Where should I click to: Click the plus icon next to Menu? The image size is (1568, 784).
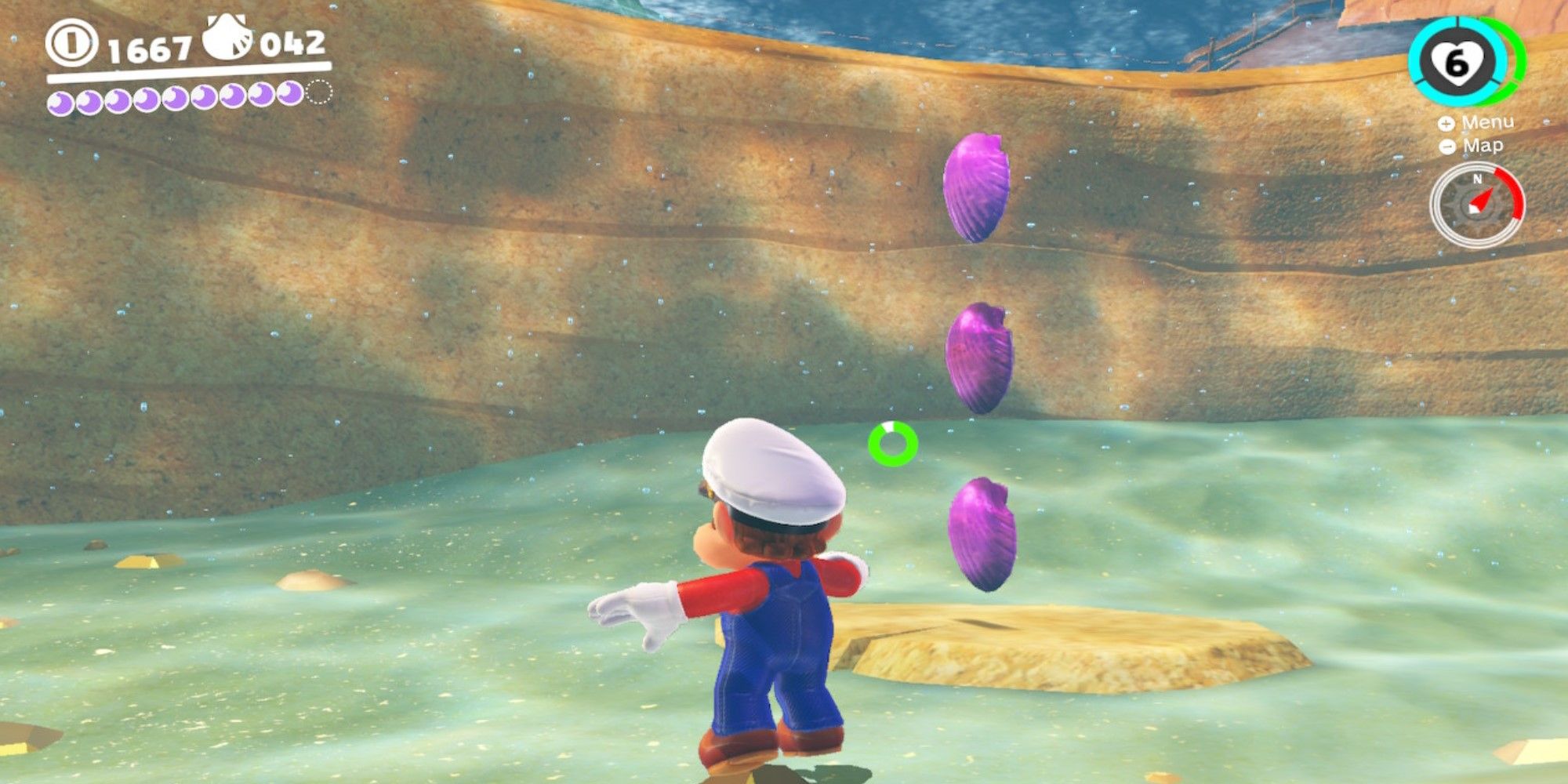pyautogui.click(x=1447, y=124)
